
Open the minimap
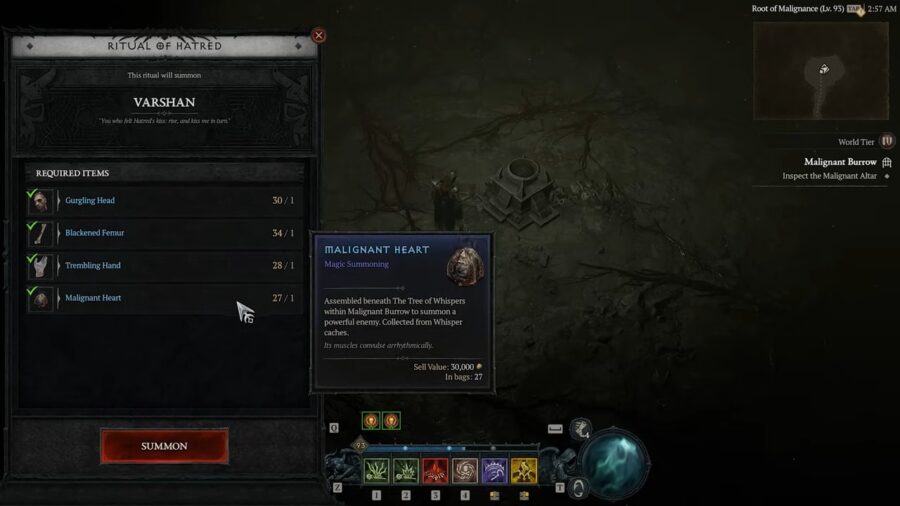click(x=821, y=71)
